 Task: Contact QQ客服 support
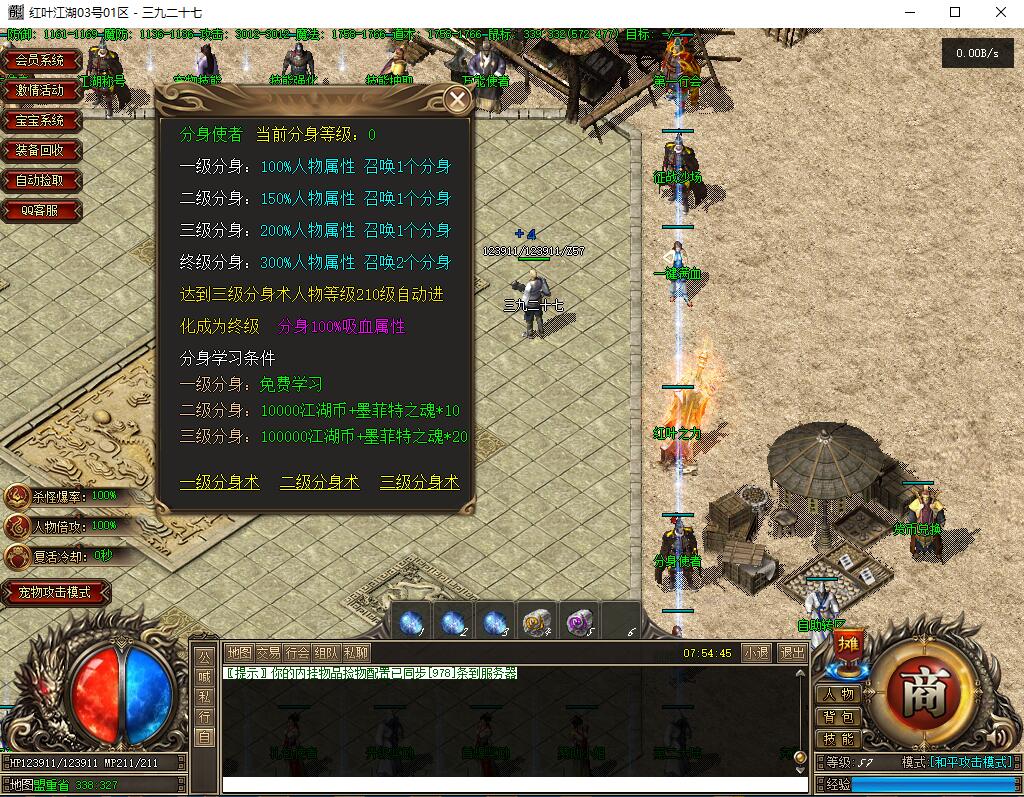pos(40,210)
